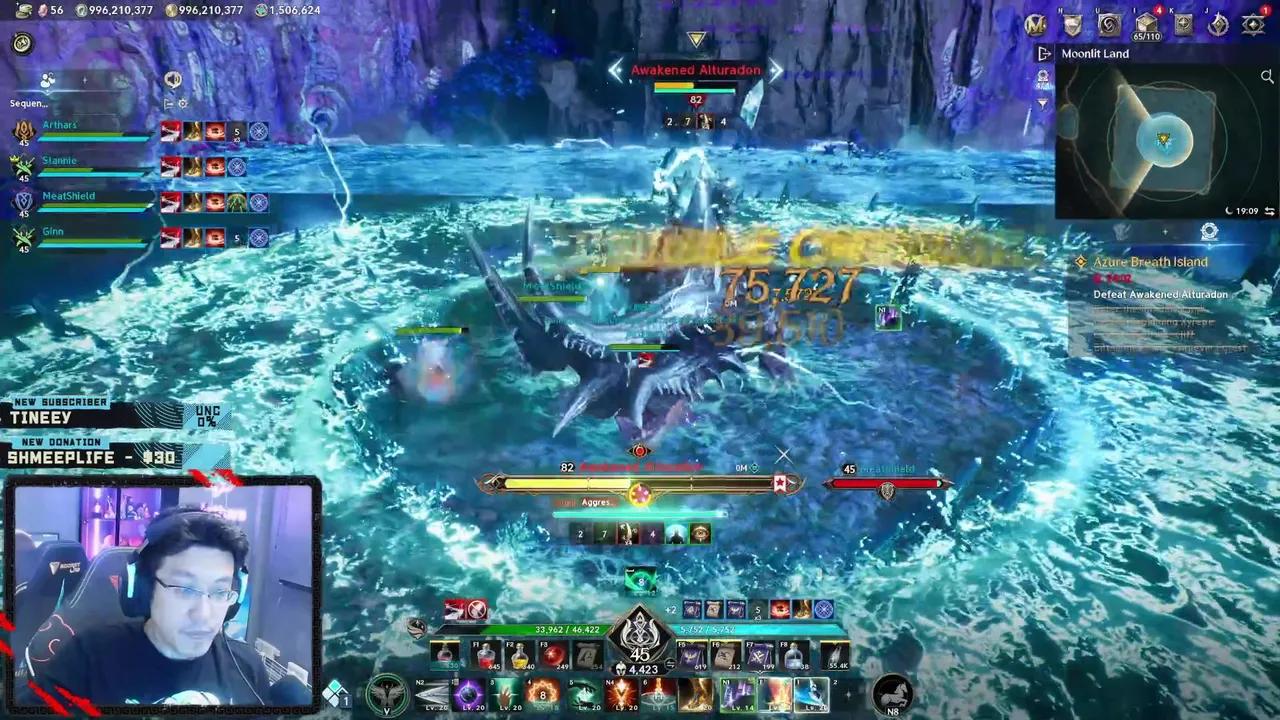
Task: Click Arthars' party member portrait
Action: pos(24,128)
